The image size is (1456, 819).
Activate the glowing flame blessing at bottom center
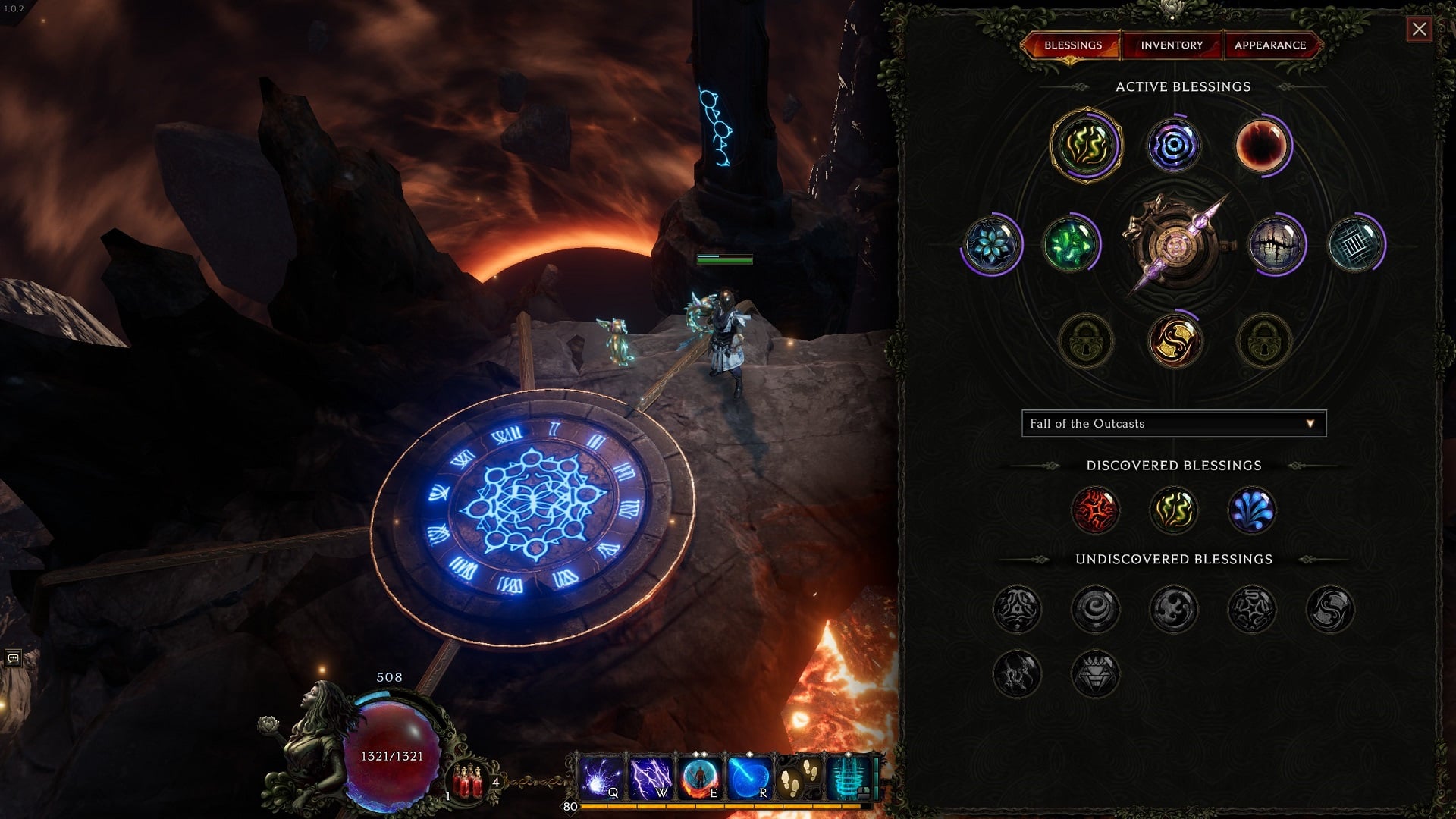click(x=1175, y=341)
